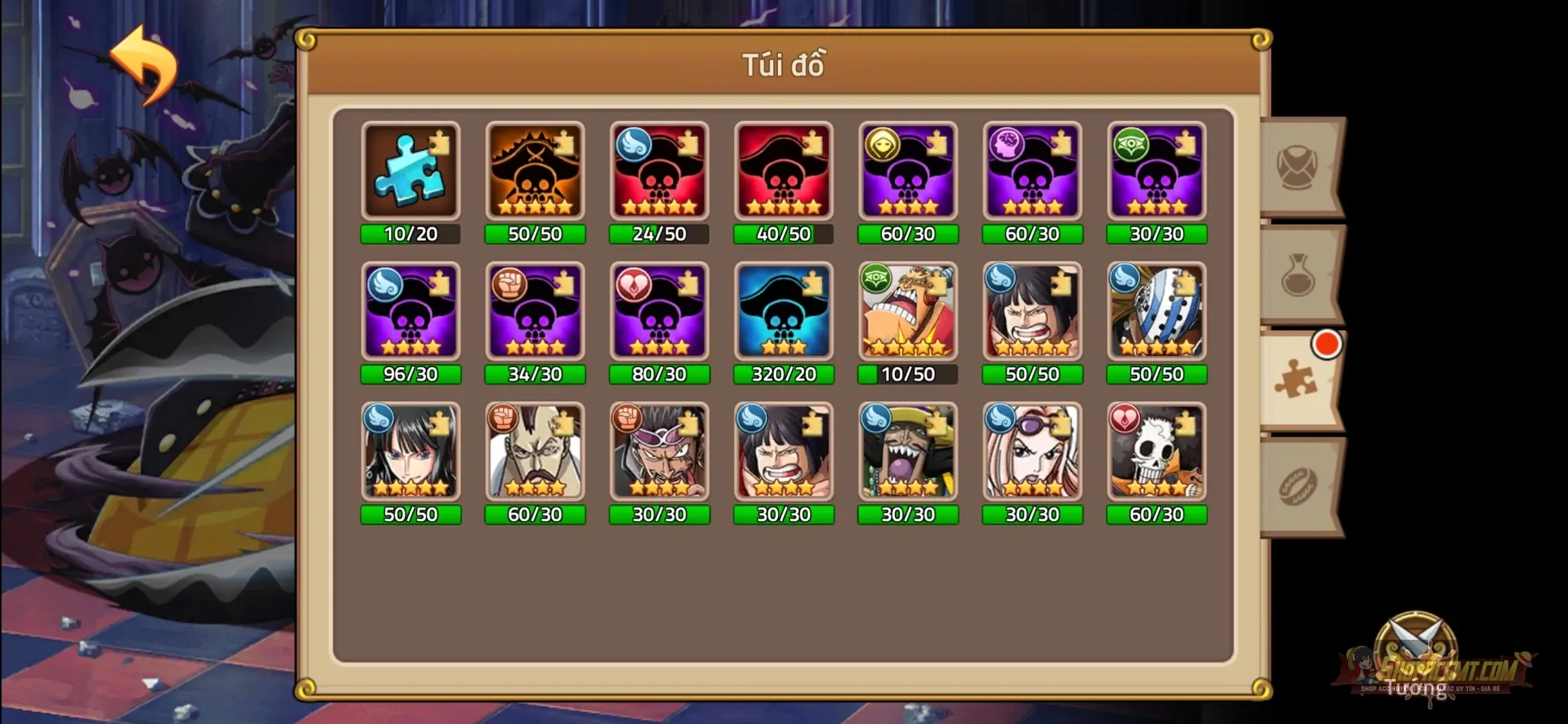1568x724 pixels.
Task: Tap the fist-icon skull fragment at 34/30
Action: 536,312
